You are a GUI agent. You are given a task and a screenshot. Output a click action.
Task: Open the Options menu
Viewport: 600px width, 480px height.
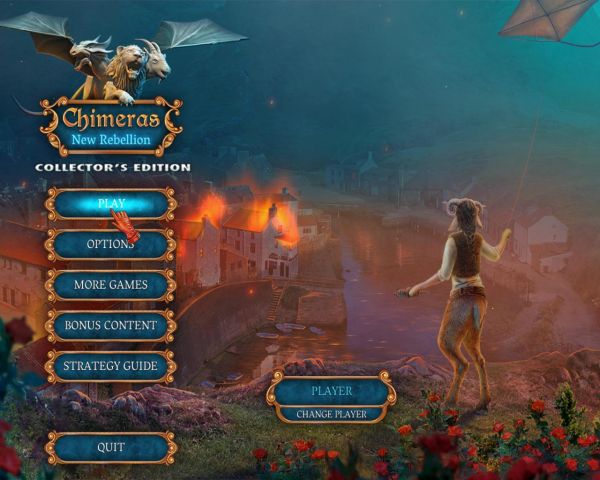pyautogui.click(x=110, y=244)
